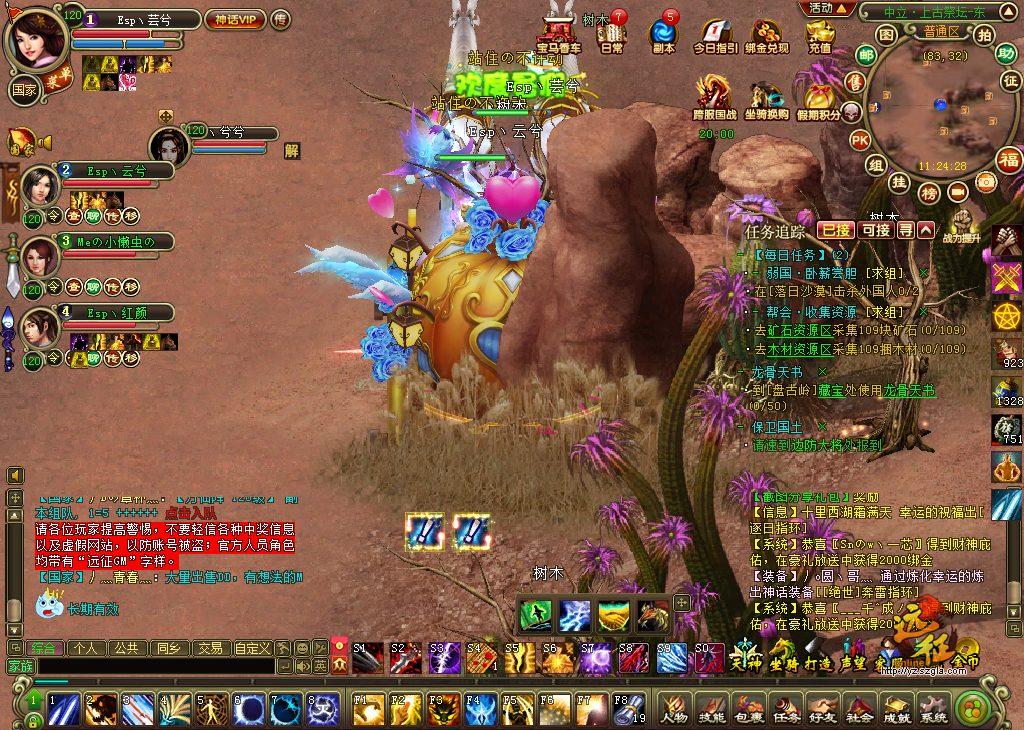Click the 福 welfare button near minimap
This screenshot has width=1024, height=730.
(x=1008, y=158)
